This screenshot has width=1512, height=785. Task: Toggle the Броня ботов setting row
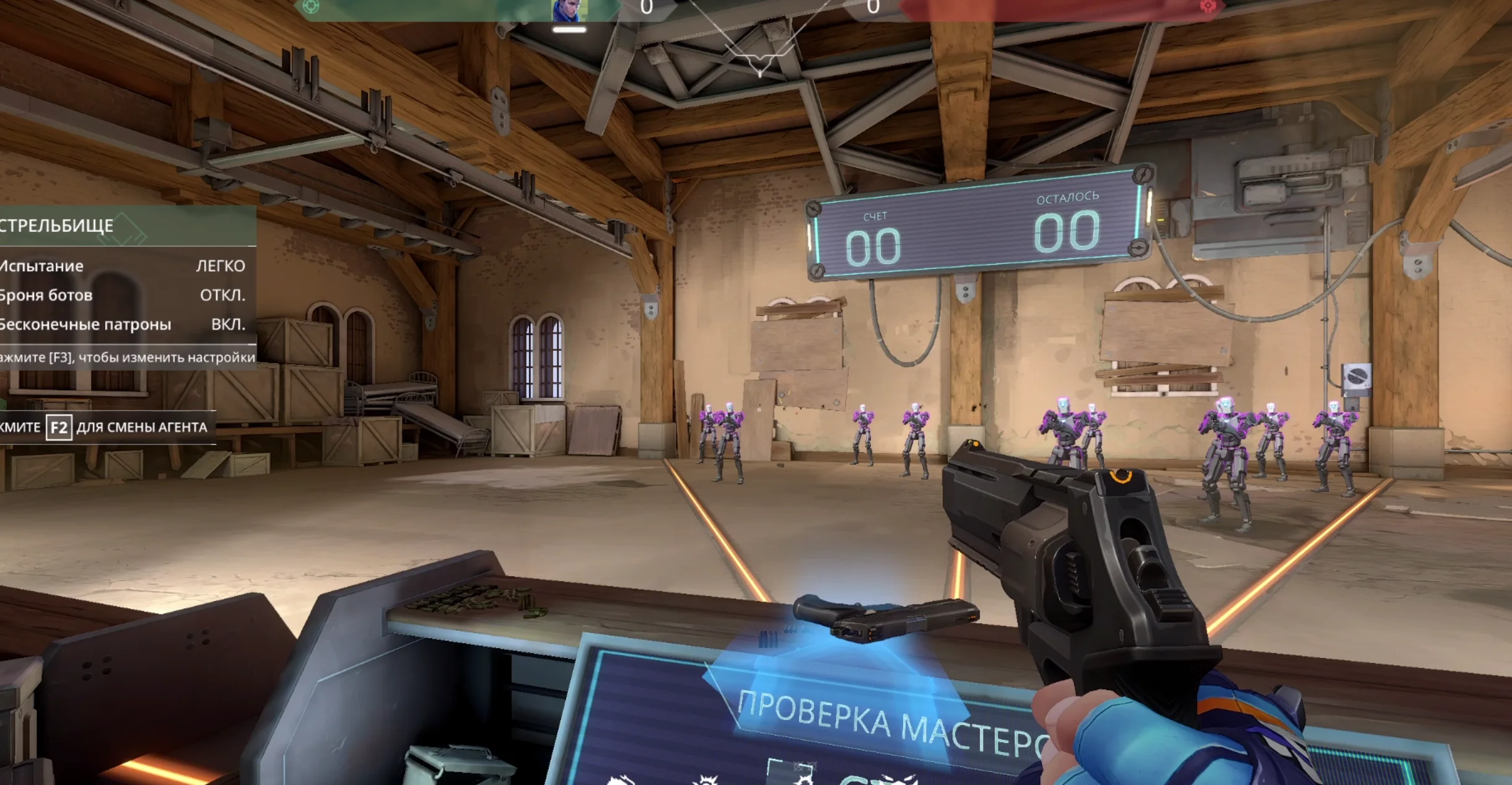(124, 295)
